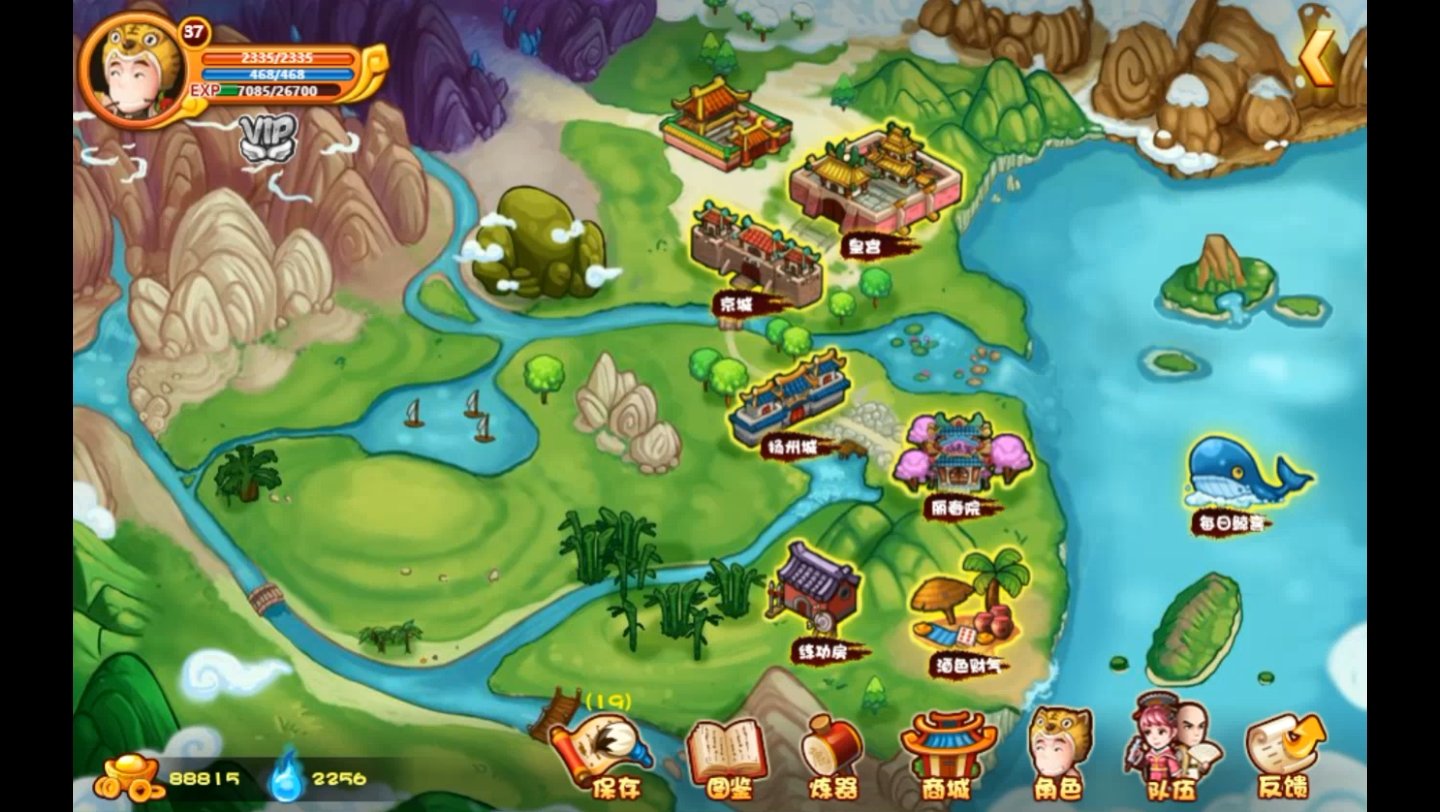Open the 角色 character menu
Viewport: 1440px width, 812px height.
1058,753
